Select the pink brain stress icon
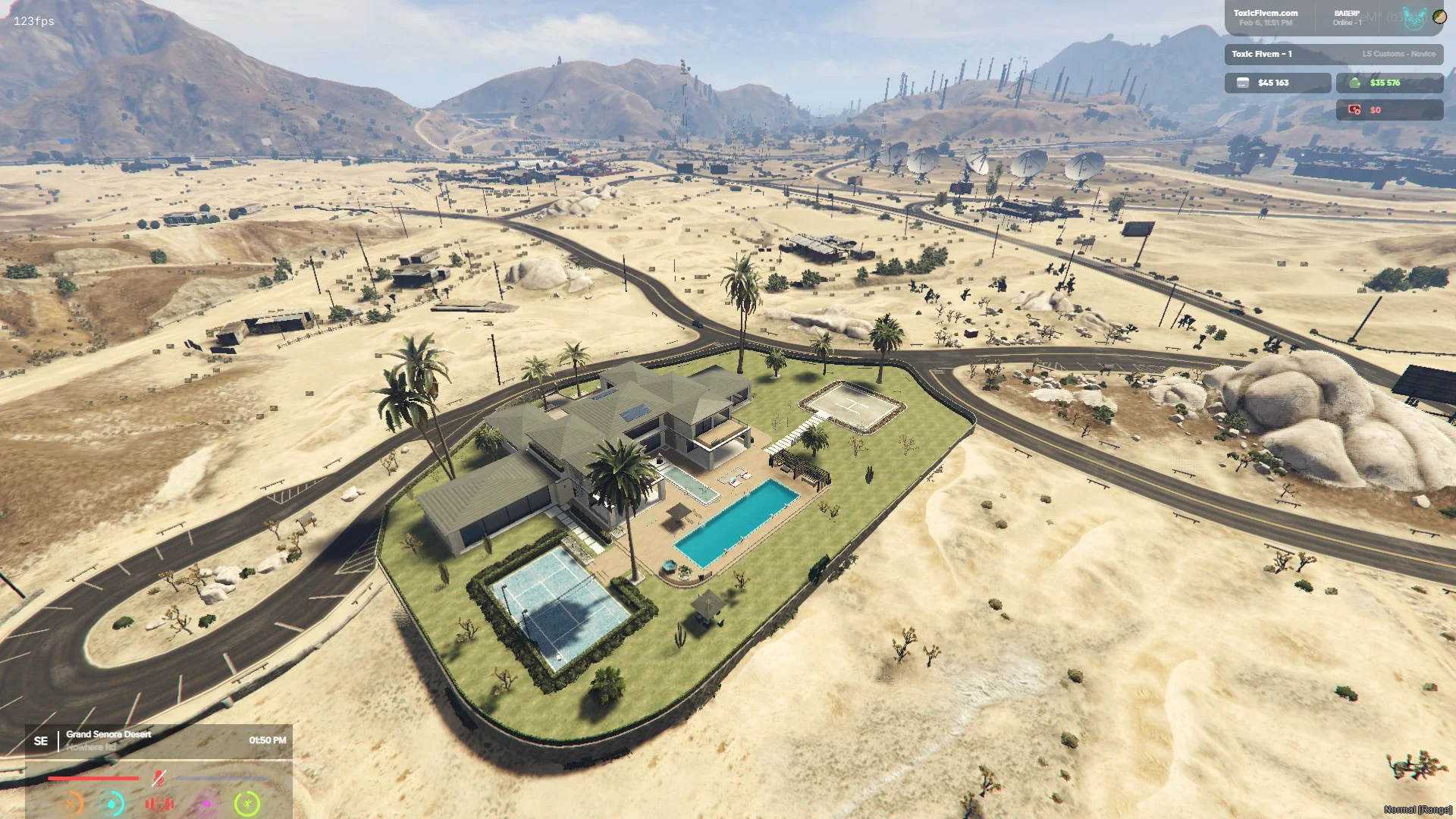Screen dimensions: 1456x819 click(206, 803)
